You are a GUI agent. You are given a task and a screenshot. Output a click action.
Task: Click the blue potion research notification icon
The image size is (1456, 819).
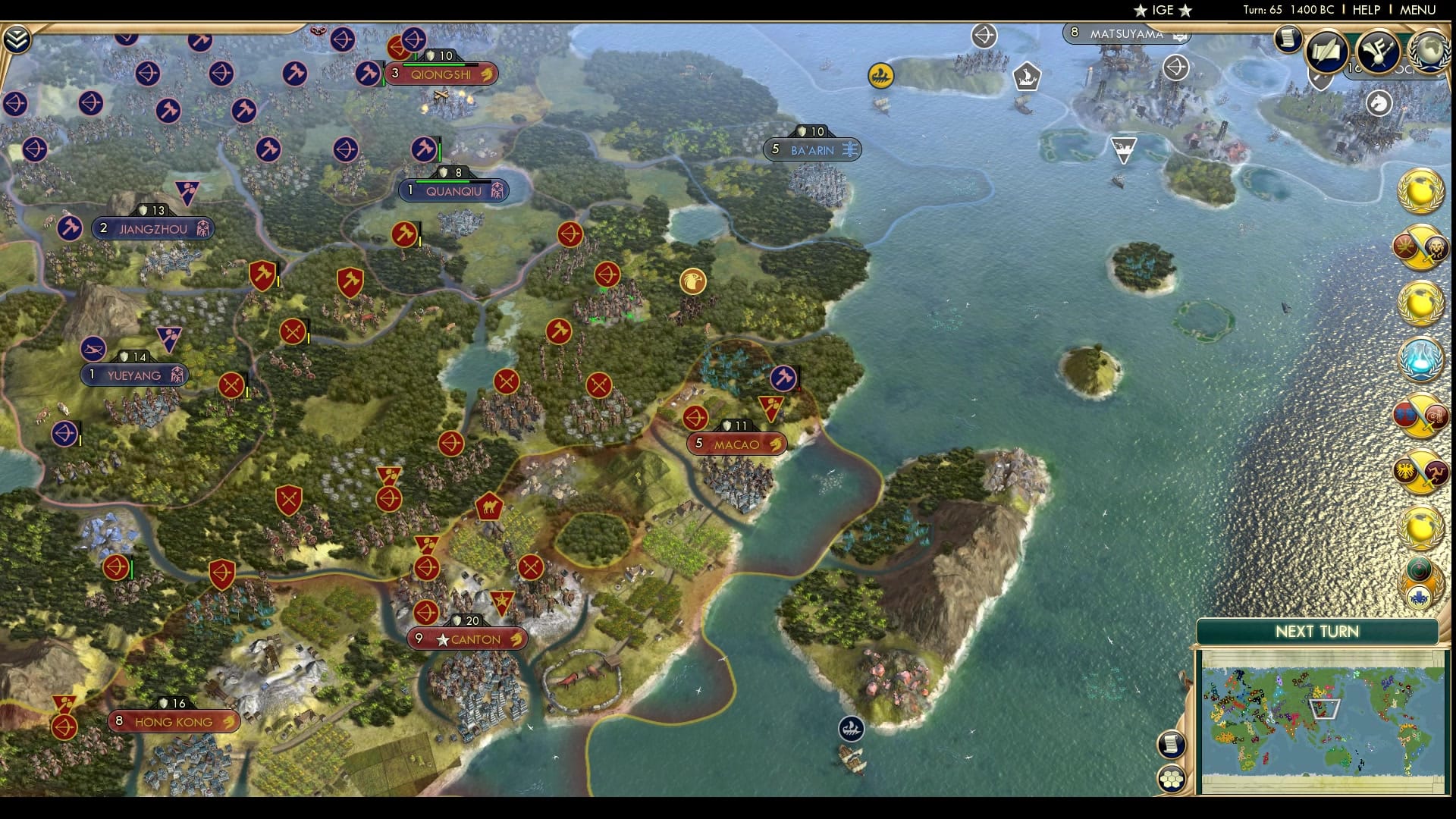tap(1423, 359)
